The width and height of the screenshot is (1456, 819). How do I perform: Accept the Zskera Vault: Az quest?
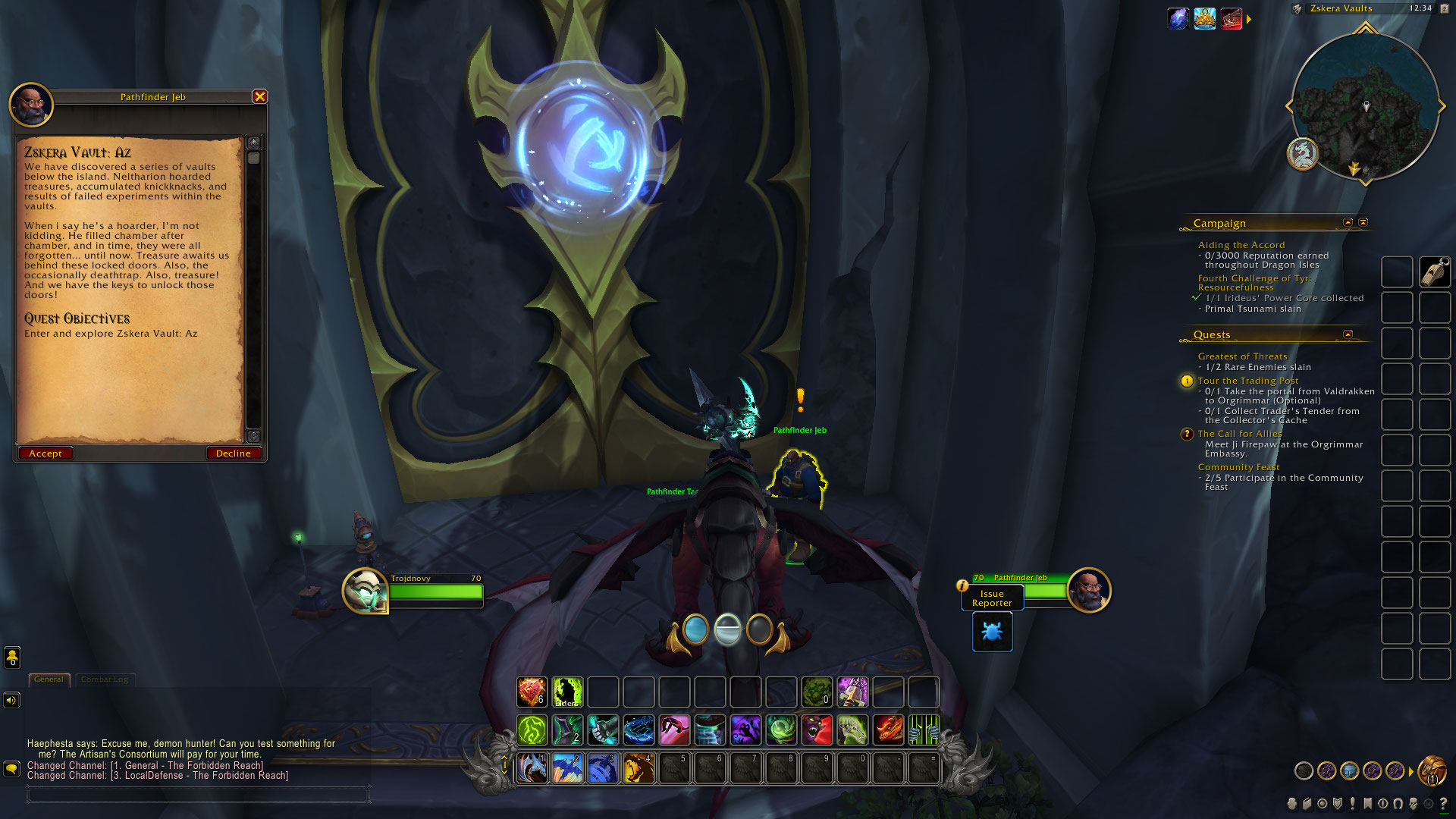(45, 453)
